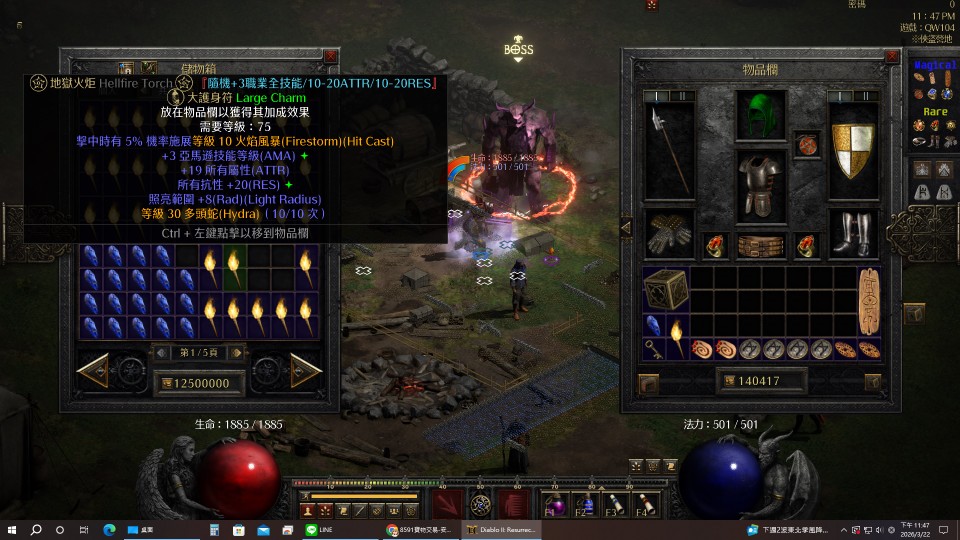Select the equipped boots
The width and height of the screenshot is (960, 540).
point(853,233)
